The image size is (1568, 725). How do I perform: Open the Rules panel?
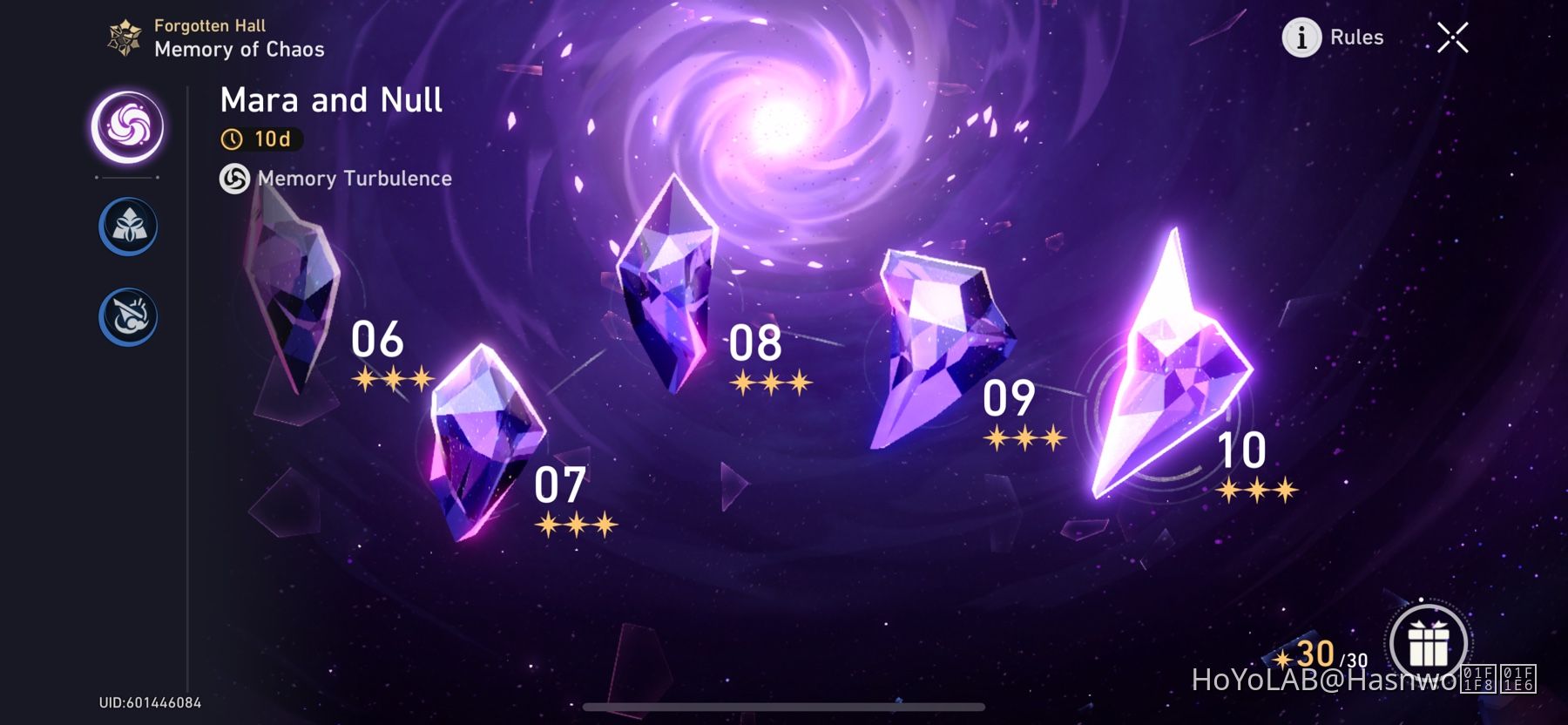point(1355,37)
